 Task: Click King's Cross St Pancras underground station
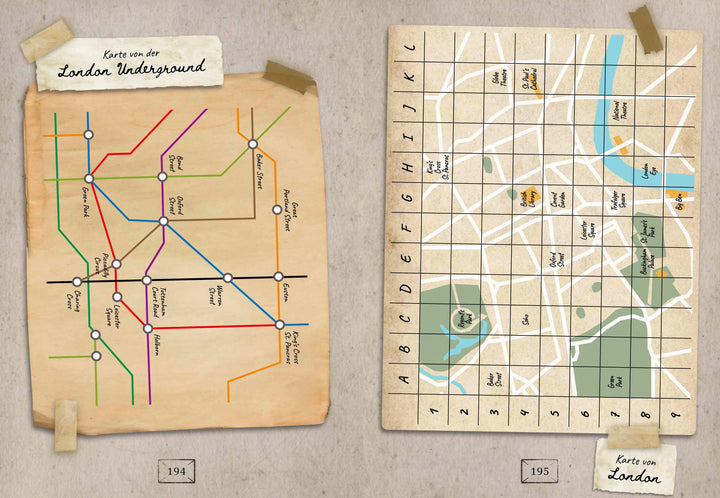pos(279,324)
